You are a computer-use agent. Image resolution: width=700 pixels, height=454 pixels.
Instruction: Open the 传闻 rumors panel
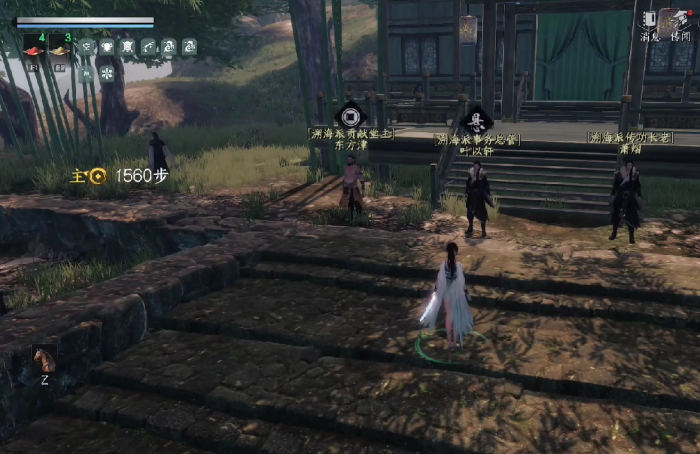680,21
